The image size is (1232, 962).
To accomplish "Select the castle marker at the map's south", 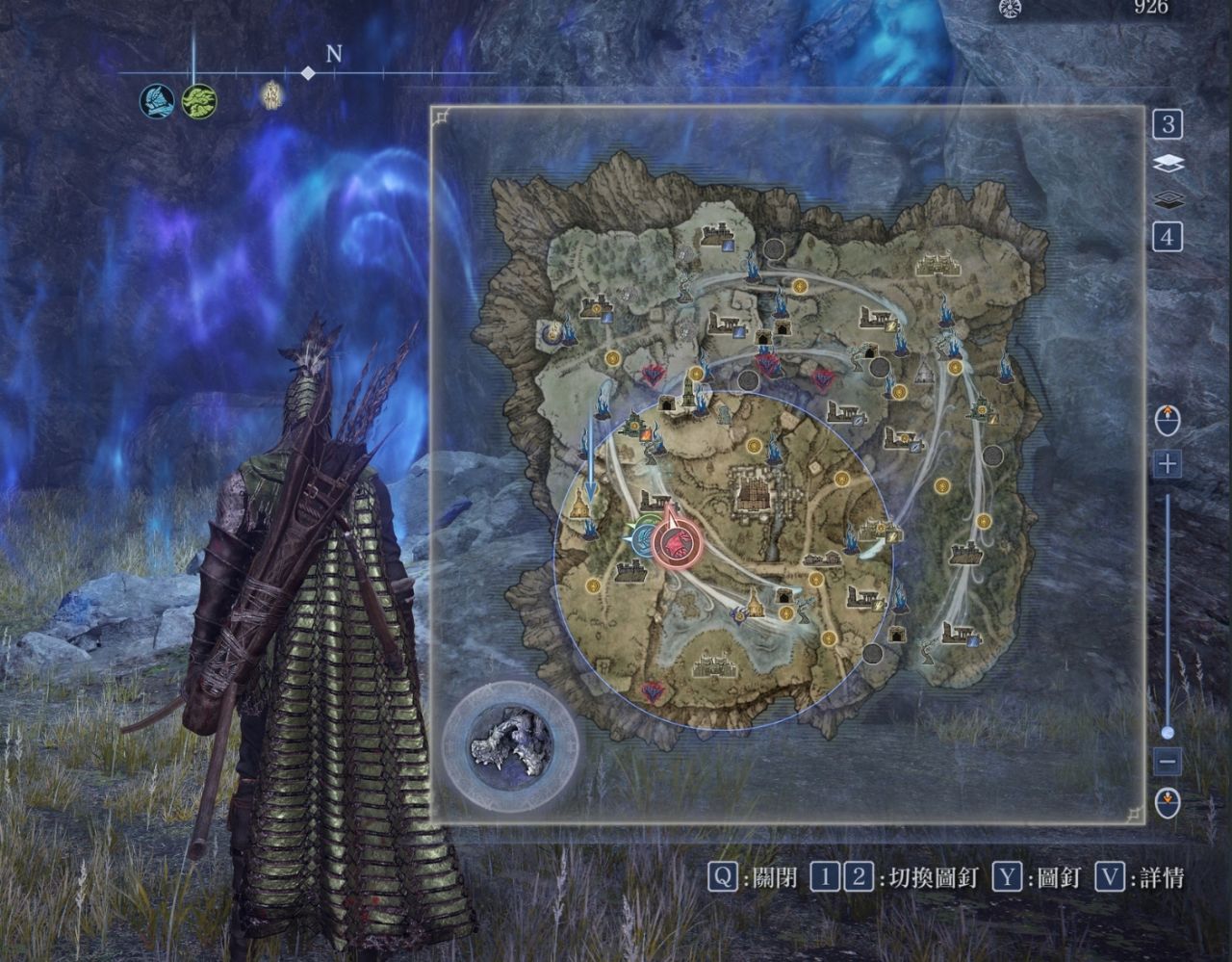I will 711,663.
